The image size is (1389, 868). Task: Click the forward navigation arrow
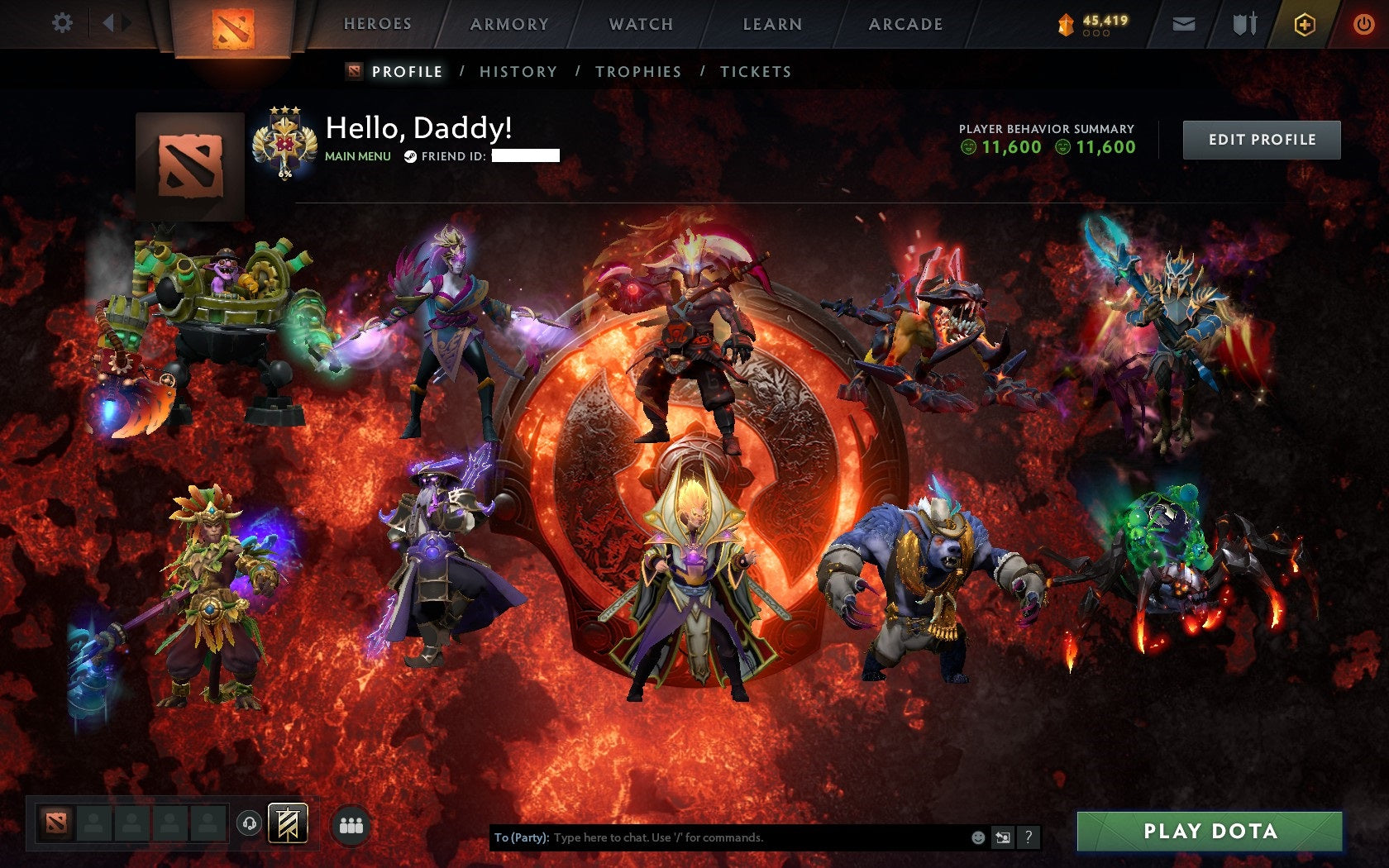tap(124, 22)
